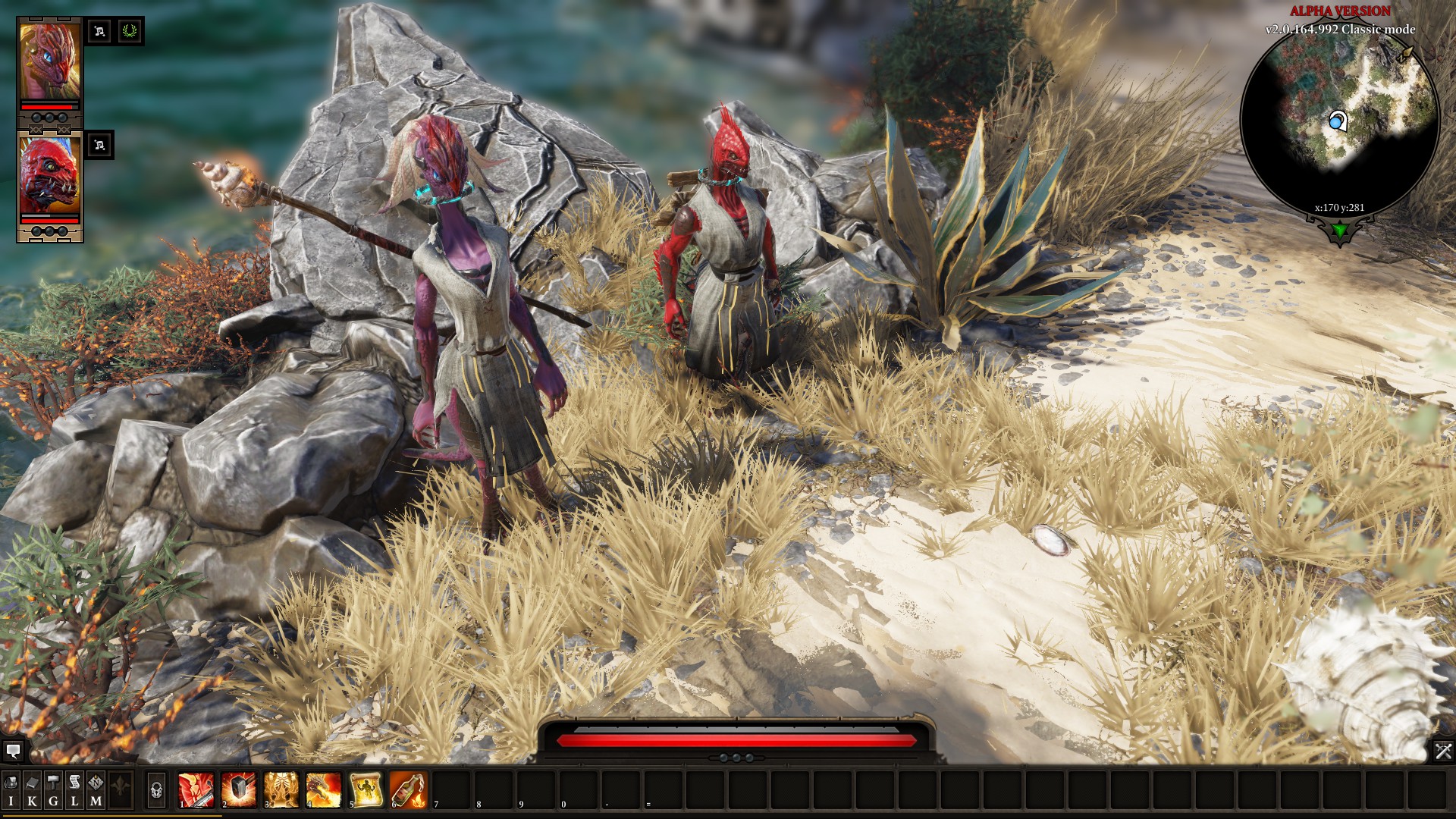Open the skills book button
The width and height of the screenshot is (1456, 819).
click(32, 789)
